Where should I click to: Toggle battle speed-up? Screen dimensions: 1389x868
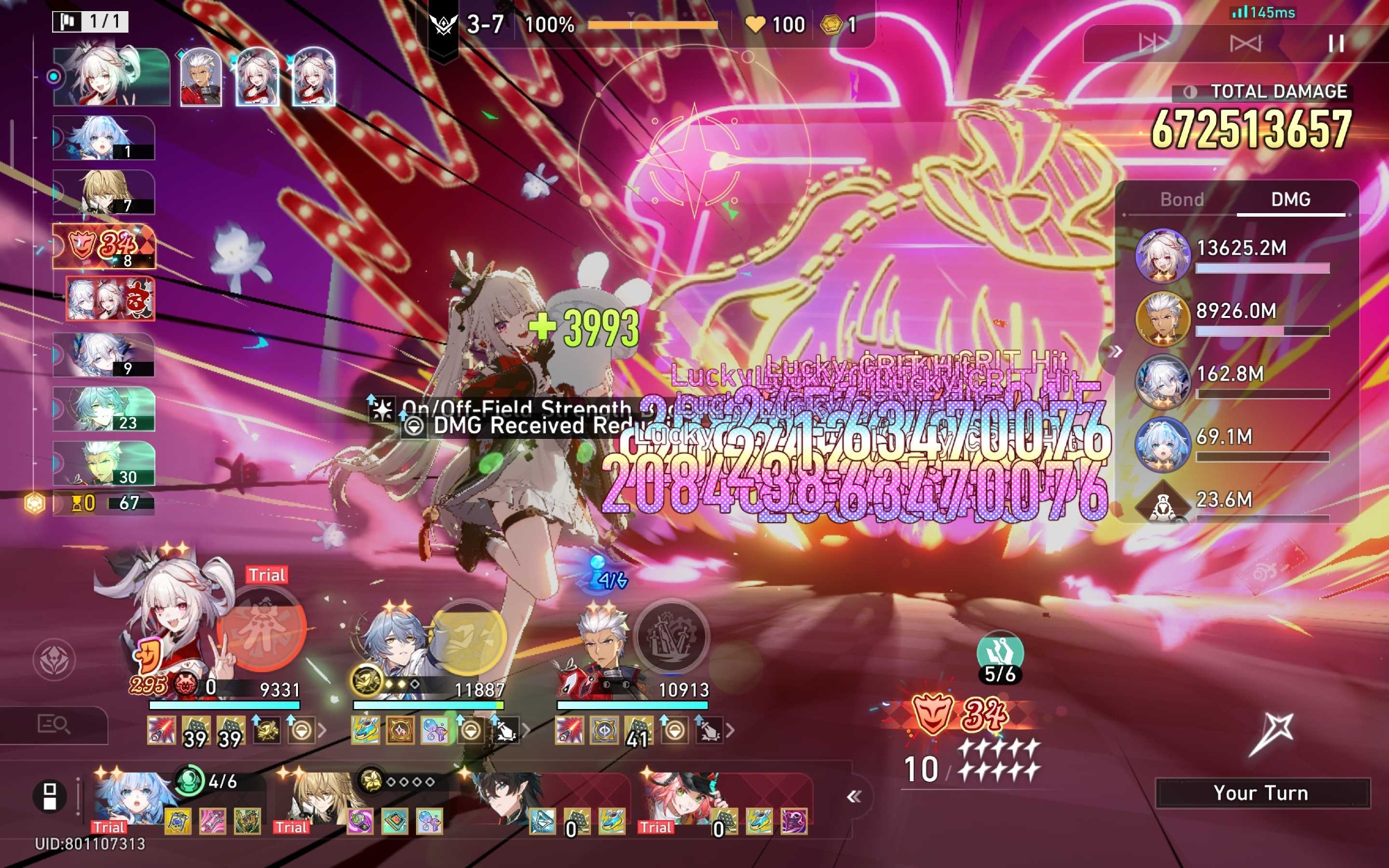1153,44
